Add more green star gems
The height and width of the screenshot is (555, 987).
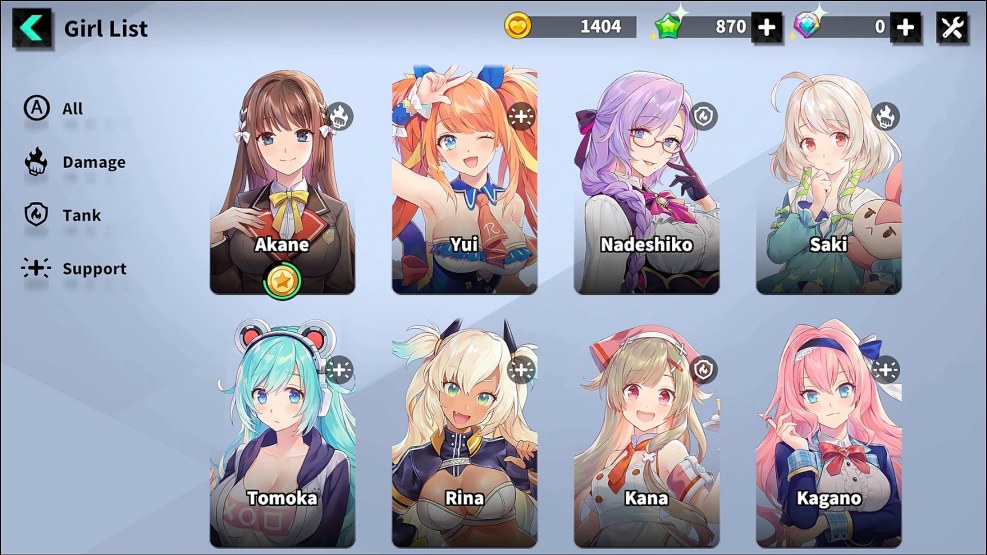[x=767, y=27]
